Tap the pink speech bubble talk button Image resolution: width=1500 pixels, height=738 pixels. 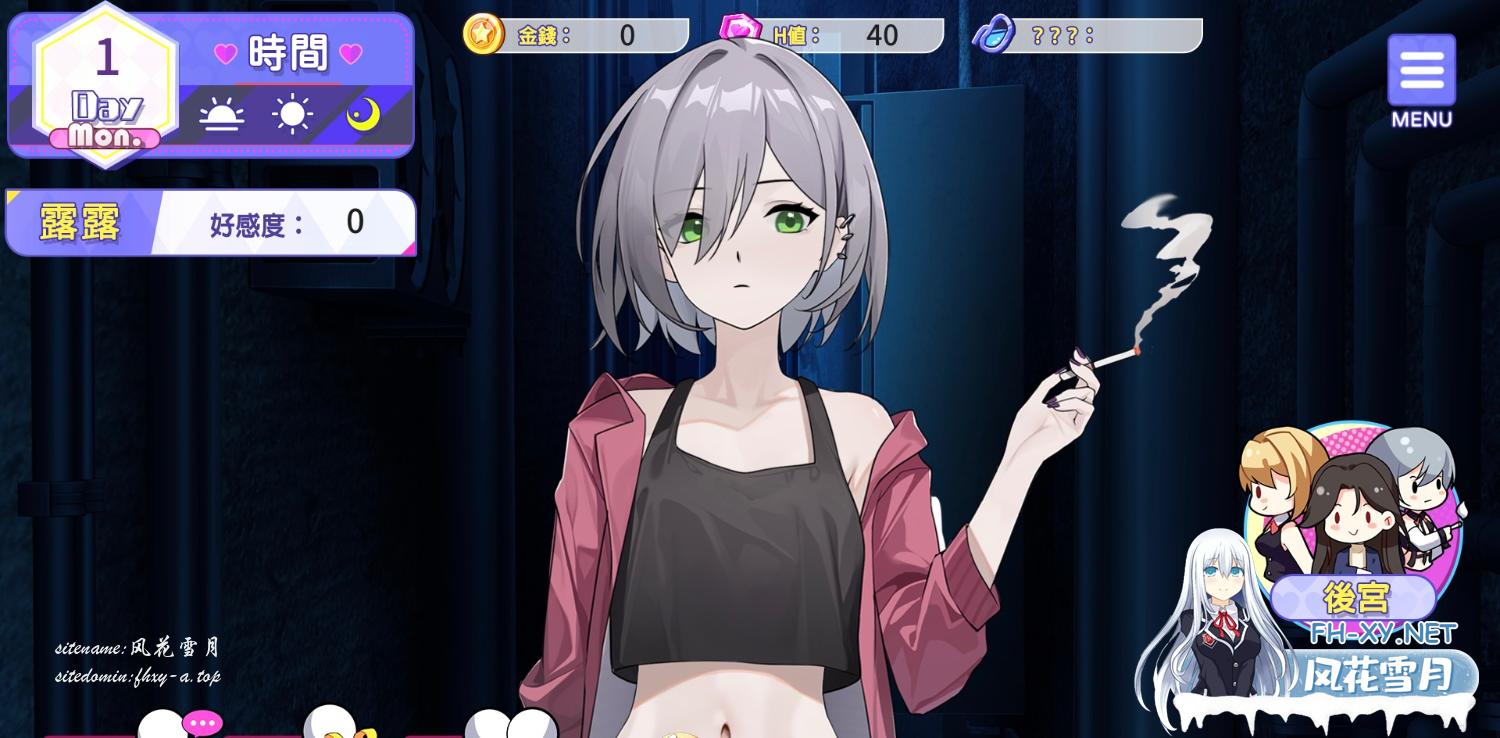click(x=203, y=722)
